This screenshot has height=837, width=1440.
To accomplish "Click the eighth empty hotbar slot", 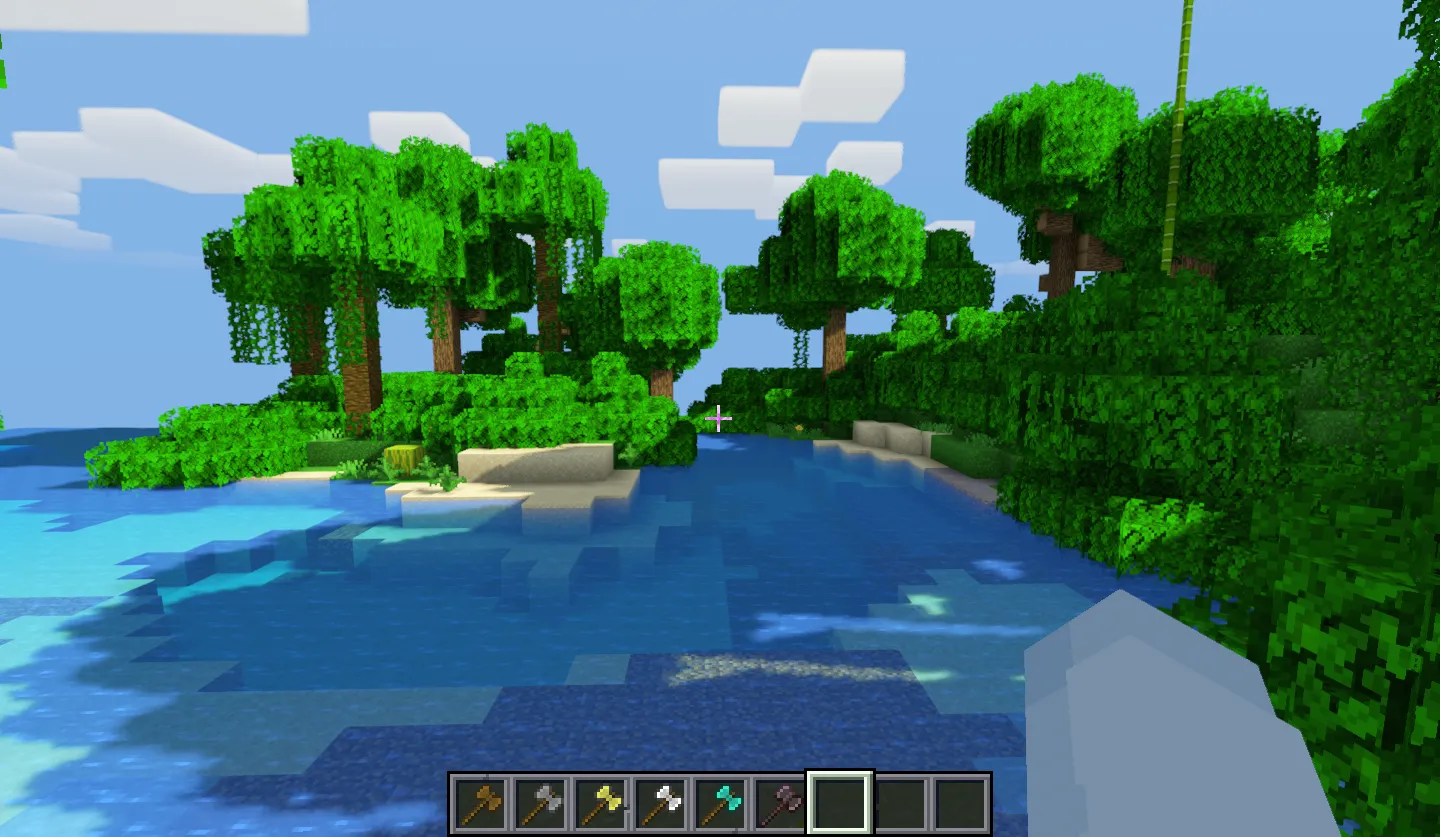I will pyautogui.click(x=900, y=802).
